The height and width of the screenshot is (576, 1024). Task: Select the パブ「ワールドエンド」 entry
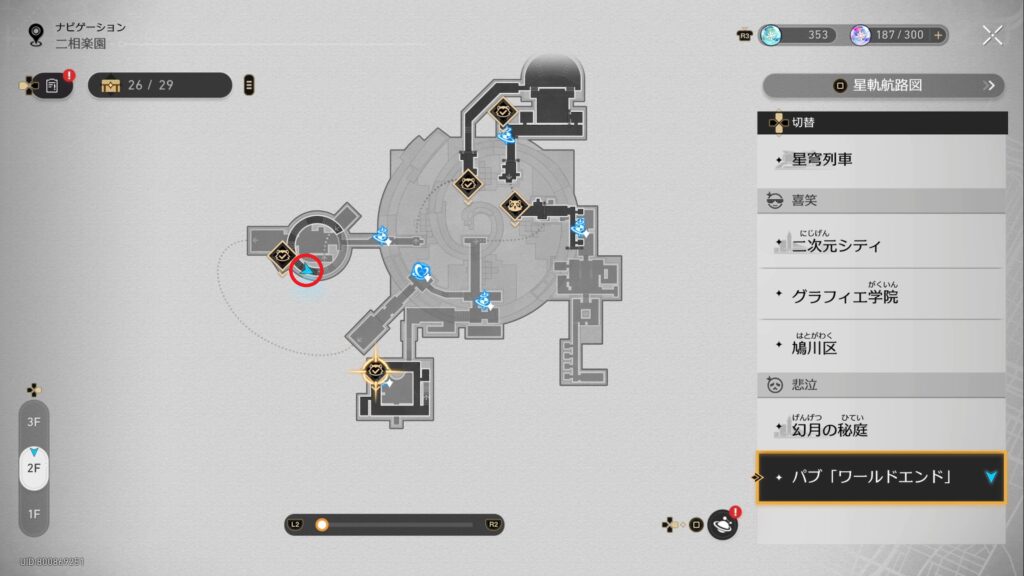pyautogui.click(x=881, y=477)
